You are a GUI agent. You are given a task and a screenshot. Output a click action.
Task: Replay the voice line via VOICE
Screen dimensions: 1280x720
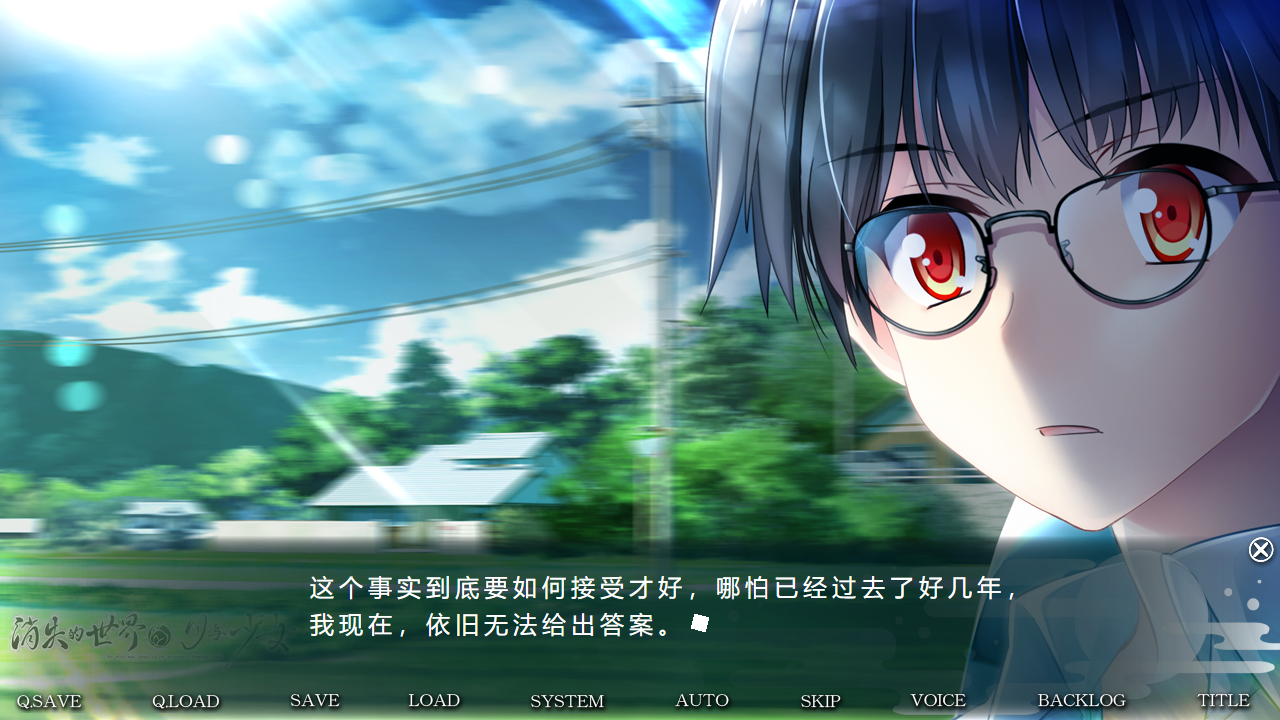pos(937,701)
